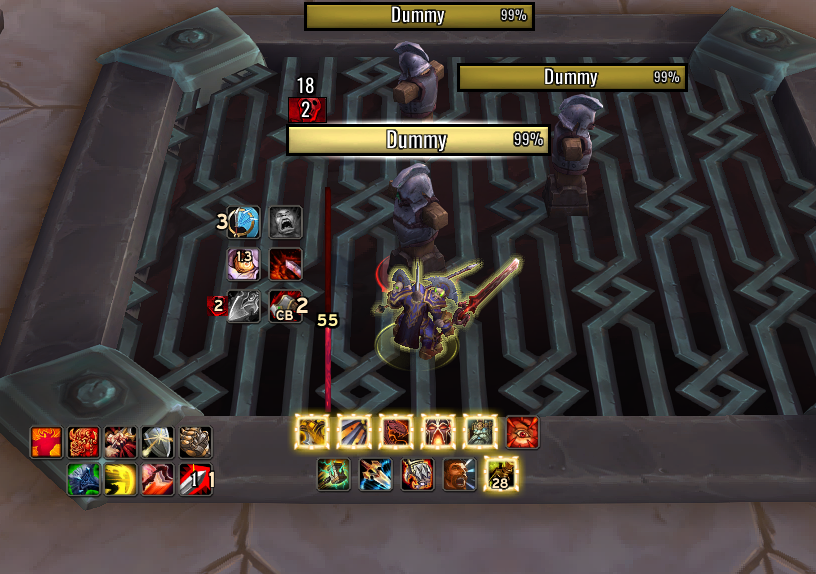Use the armored fist ability icon
This screenshot has height=574, width=816.
click(196, 441)
